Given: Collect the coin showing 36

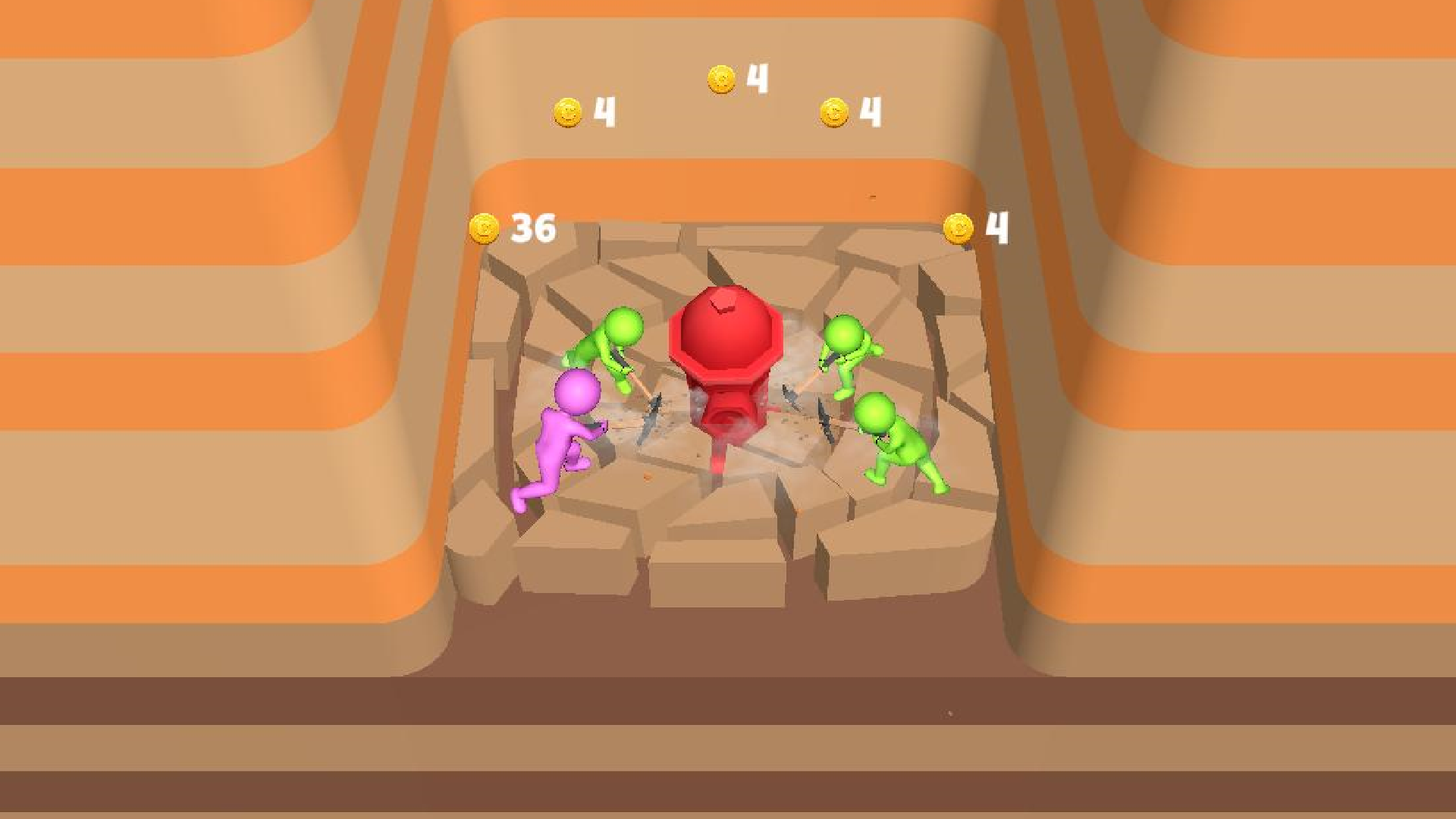Looking at the screenshot, I should (483, 227).
